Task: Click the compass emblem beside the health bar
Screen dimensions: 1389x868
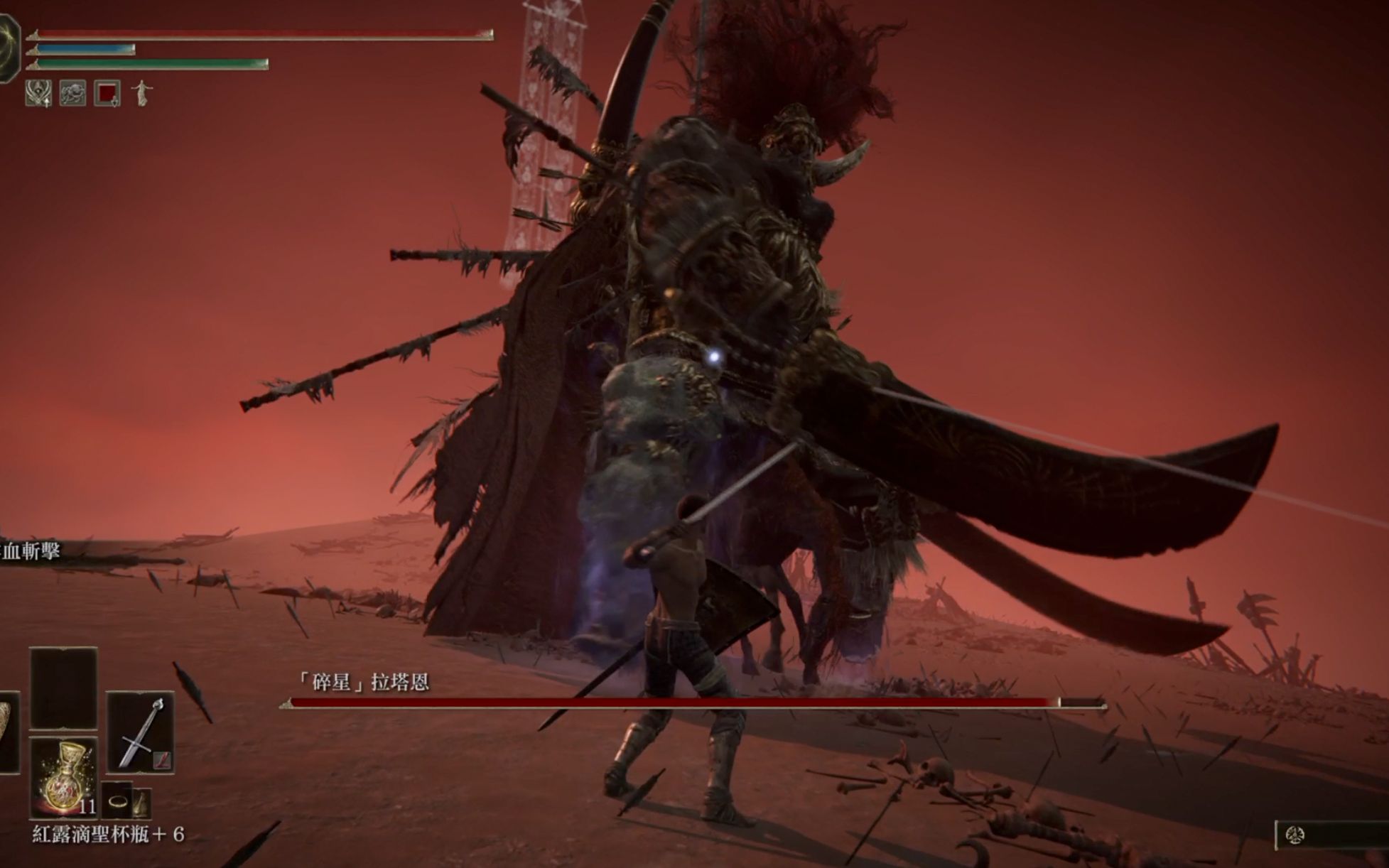Action: 9,48
